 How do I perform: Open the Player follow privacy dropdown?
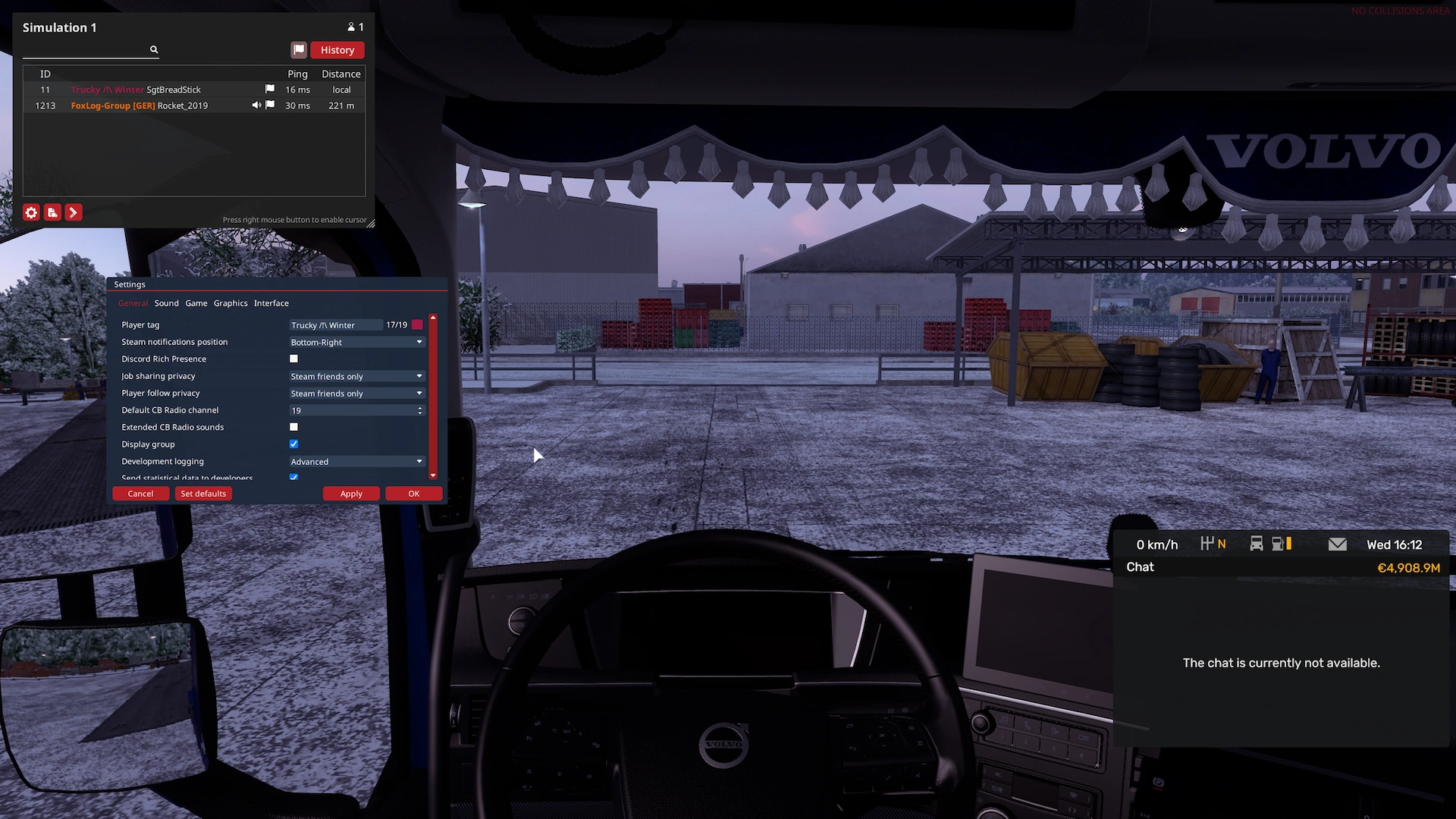click(x=356, y=394)
